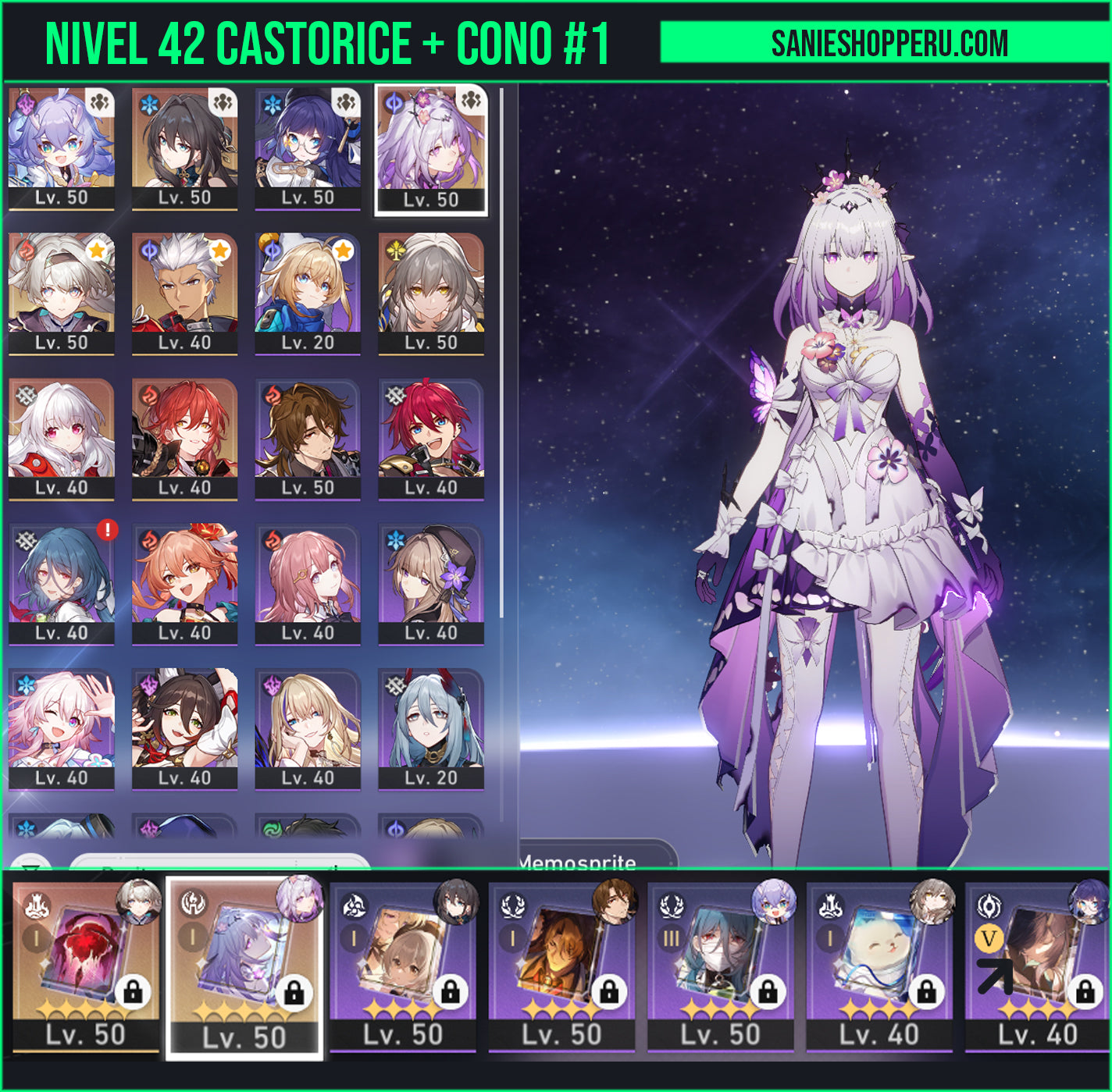Select the white-haired dark-skinned character at Lv. 40
The image size is (1112, 1092).
click(184, 293)
